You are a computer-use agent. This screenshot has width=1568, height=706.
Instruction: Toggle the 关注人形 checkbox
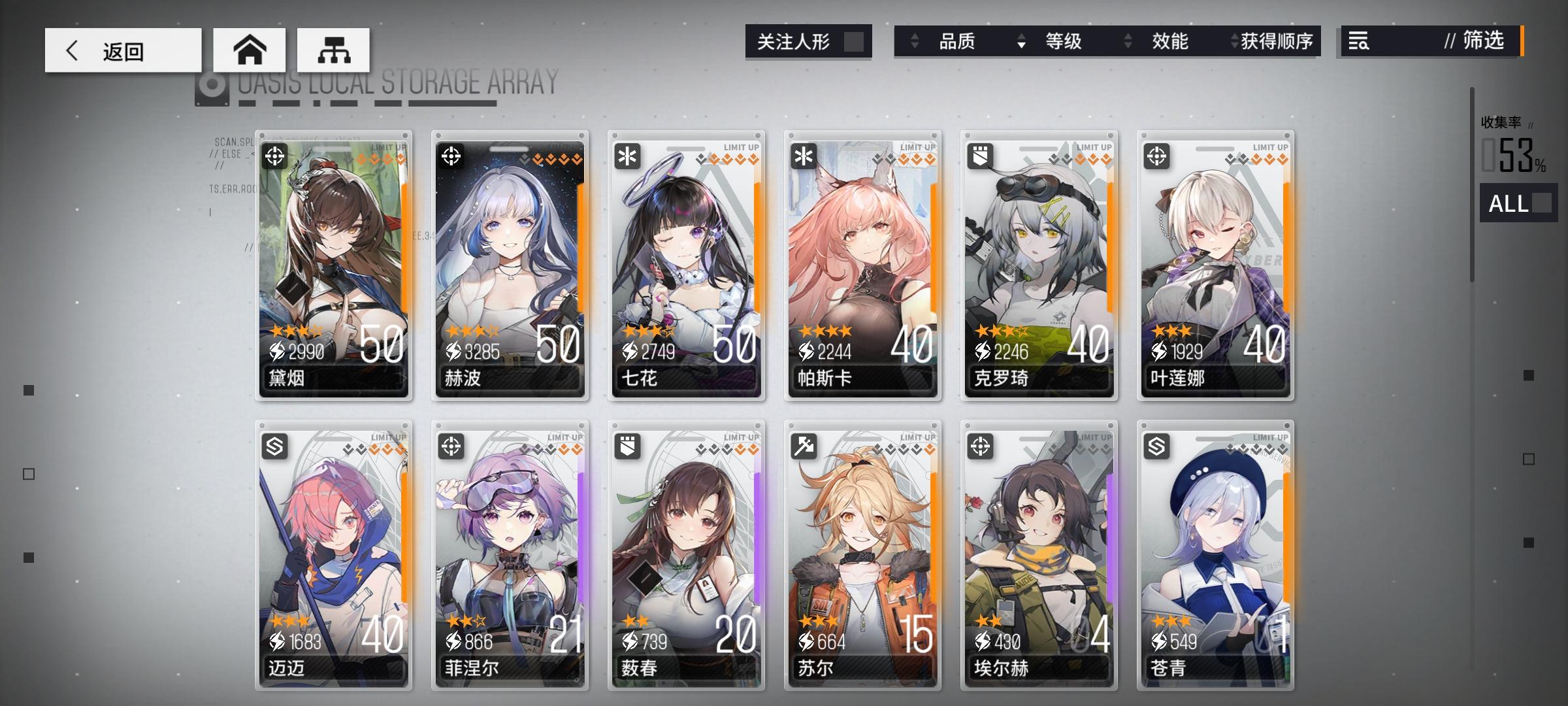(855, 41)
